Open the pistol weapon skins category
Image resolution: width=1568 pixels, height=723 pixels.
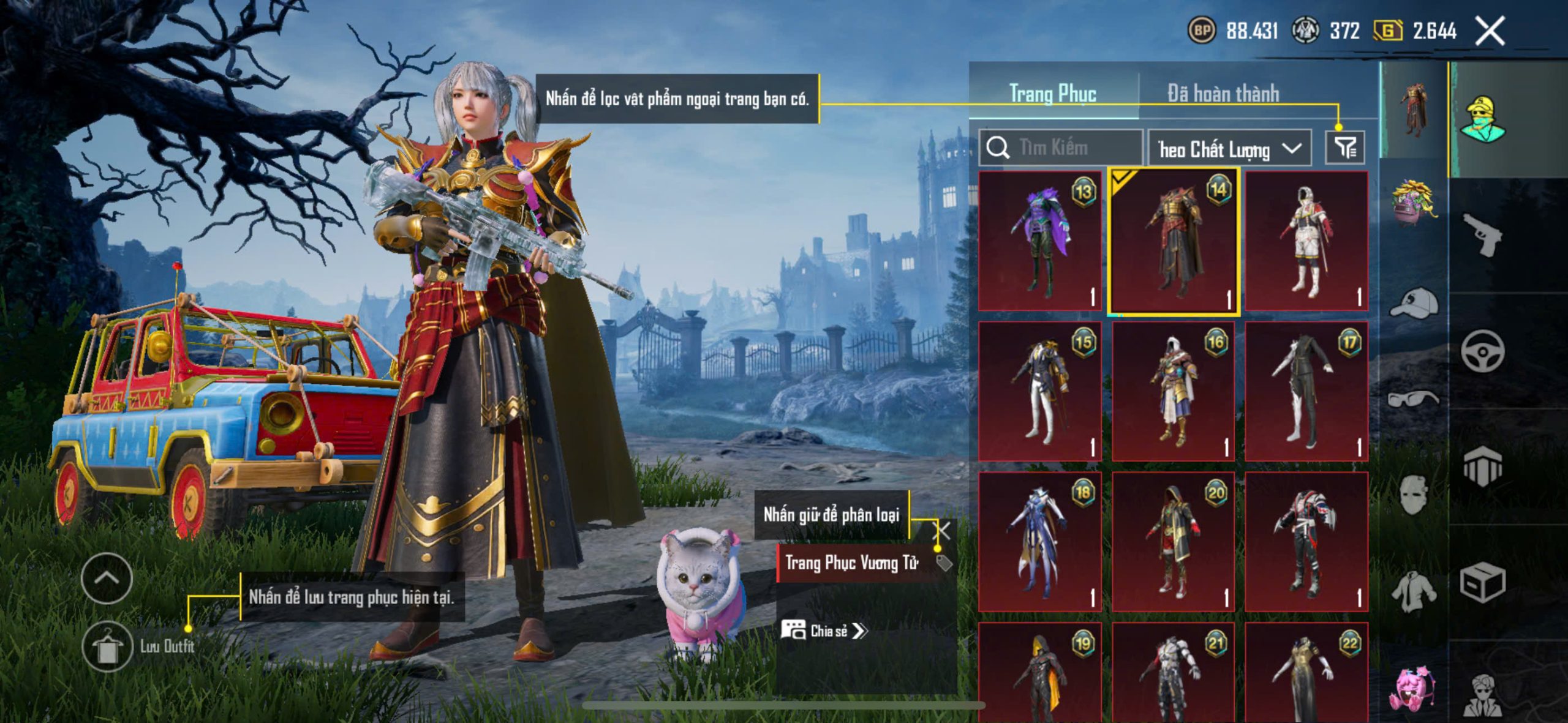click(1482, 234)
